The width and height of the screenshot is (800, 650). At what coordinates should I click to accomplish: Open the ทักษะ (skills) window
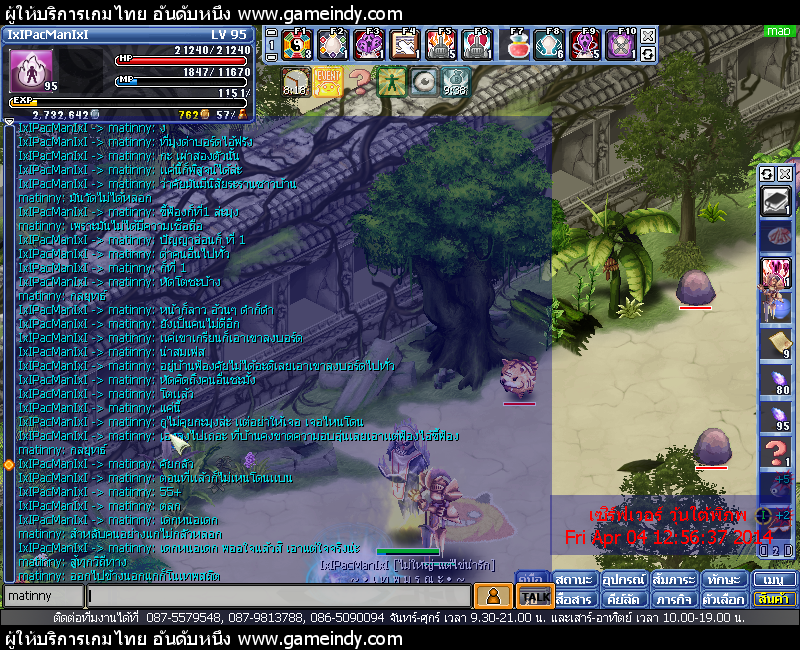[x=723, y=580]
